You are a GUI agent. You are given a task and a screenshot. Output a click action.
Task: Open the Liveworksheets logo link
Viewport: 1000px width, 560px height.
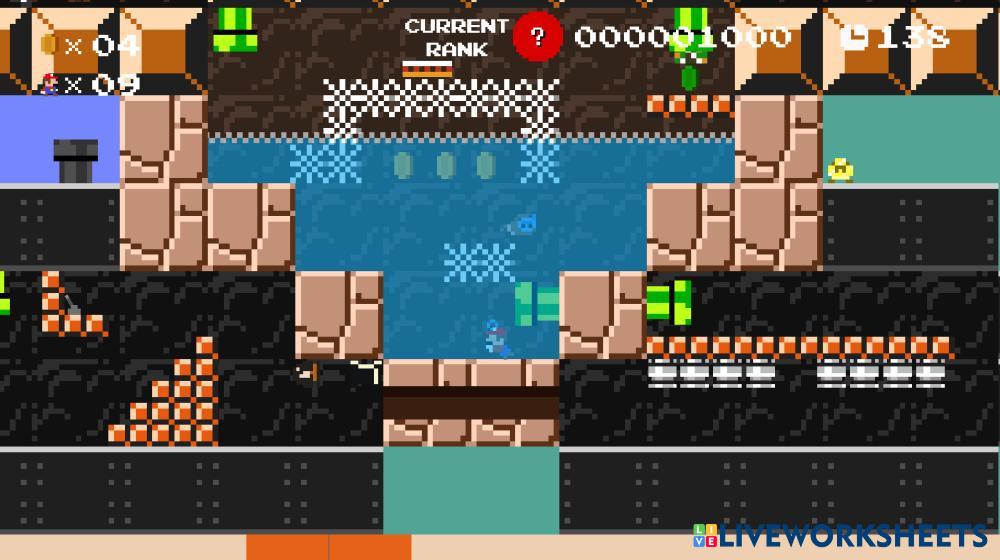pos(839,535)
